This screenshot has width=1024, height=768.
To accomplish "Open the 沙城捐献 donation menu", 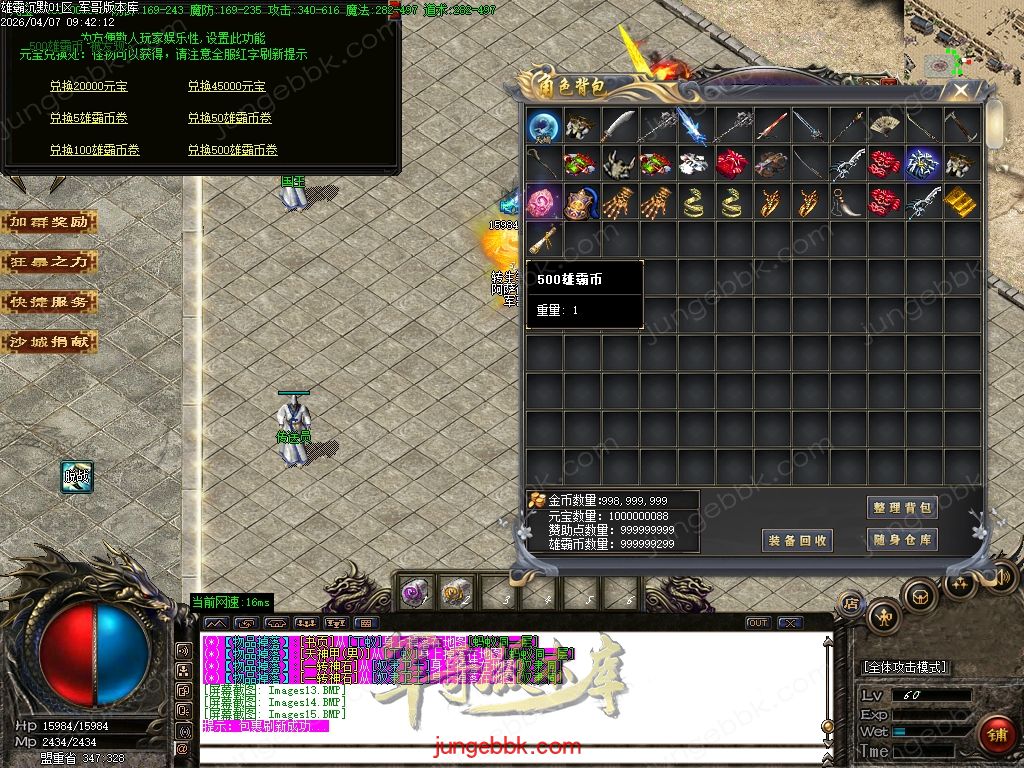I will point(49,342).
